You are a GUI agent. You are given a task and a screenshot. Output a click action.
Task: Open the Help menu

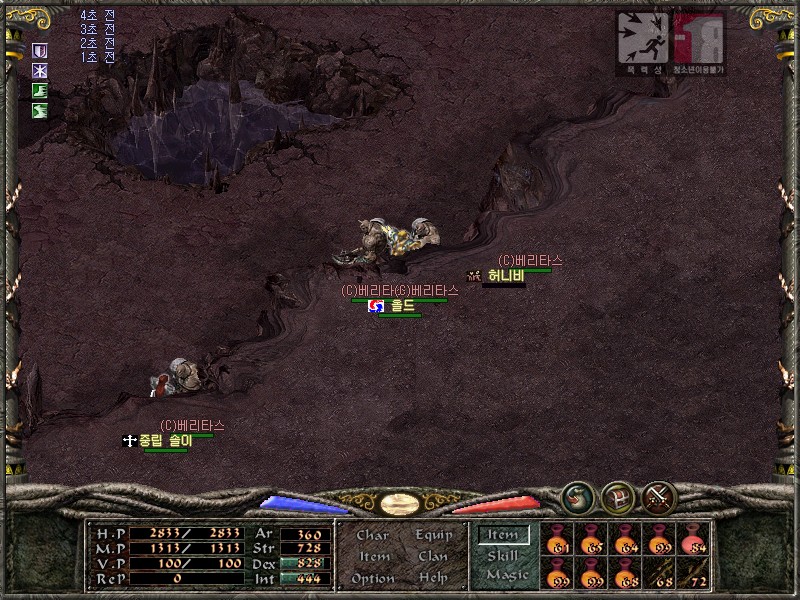tap(433, 579)
